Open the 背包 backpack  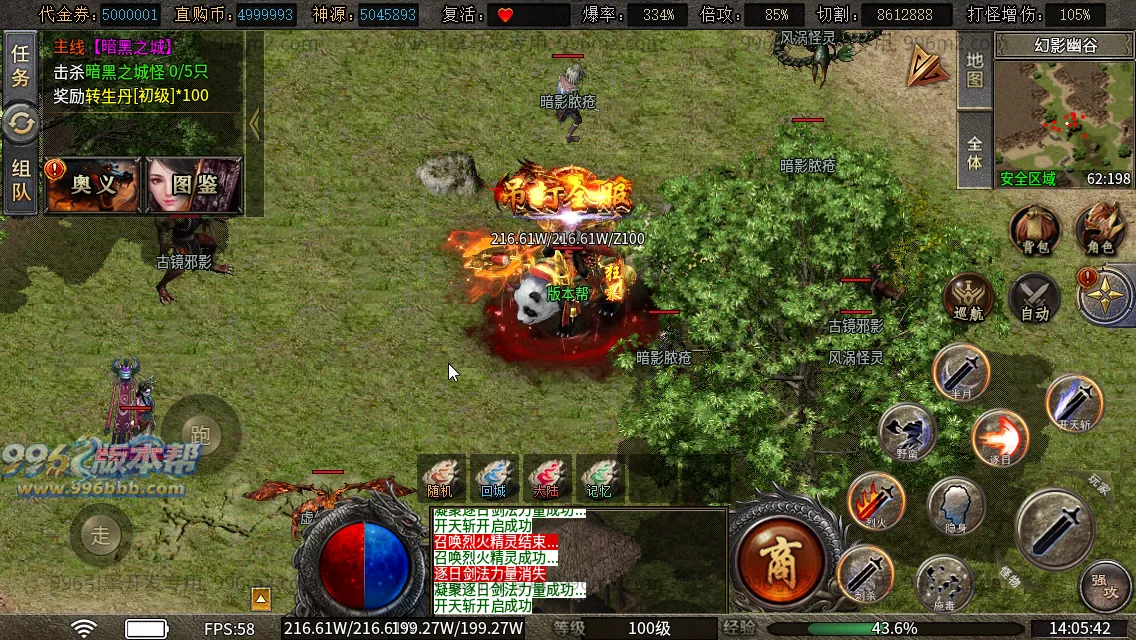(x=1034, y=229)
